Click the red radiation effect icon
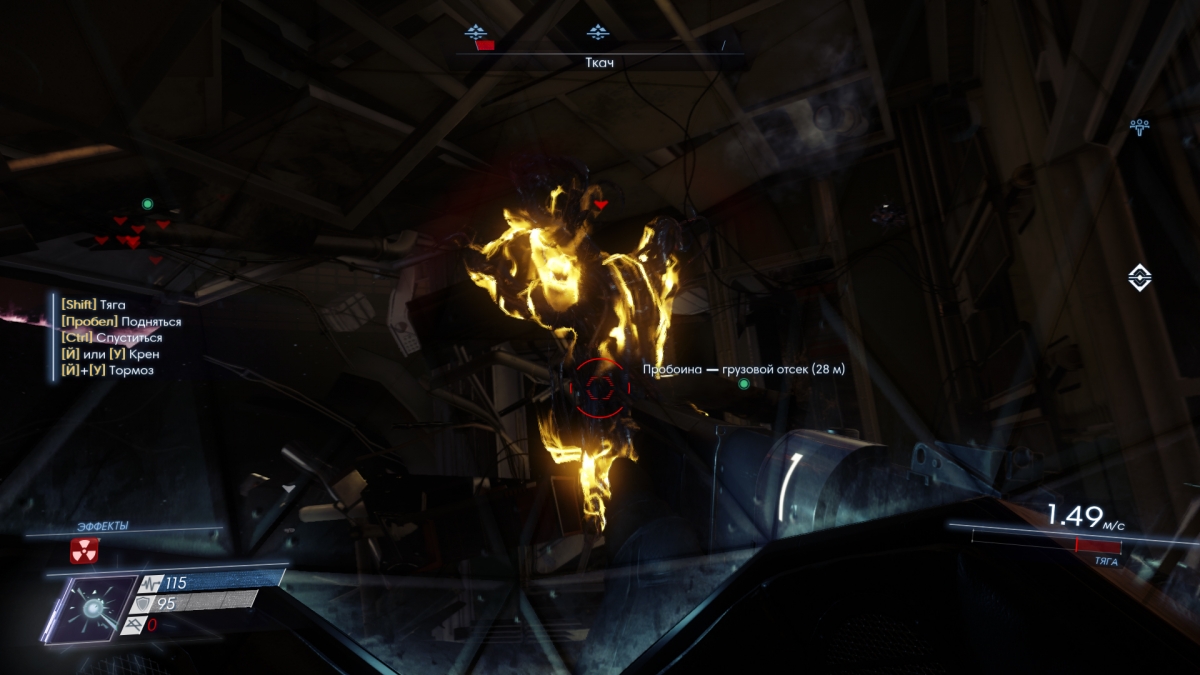The height and width of the screenshot is (675, 1200). pos(84,550)
